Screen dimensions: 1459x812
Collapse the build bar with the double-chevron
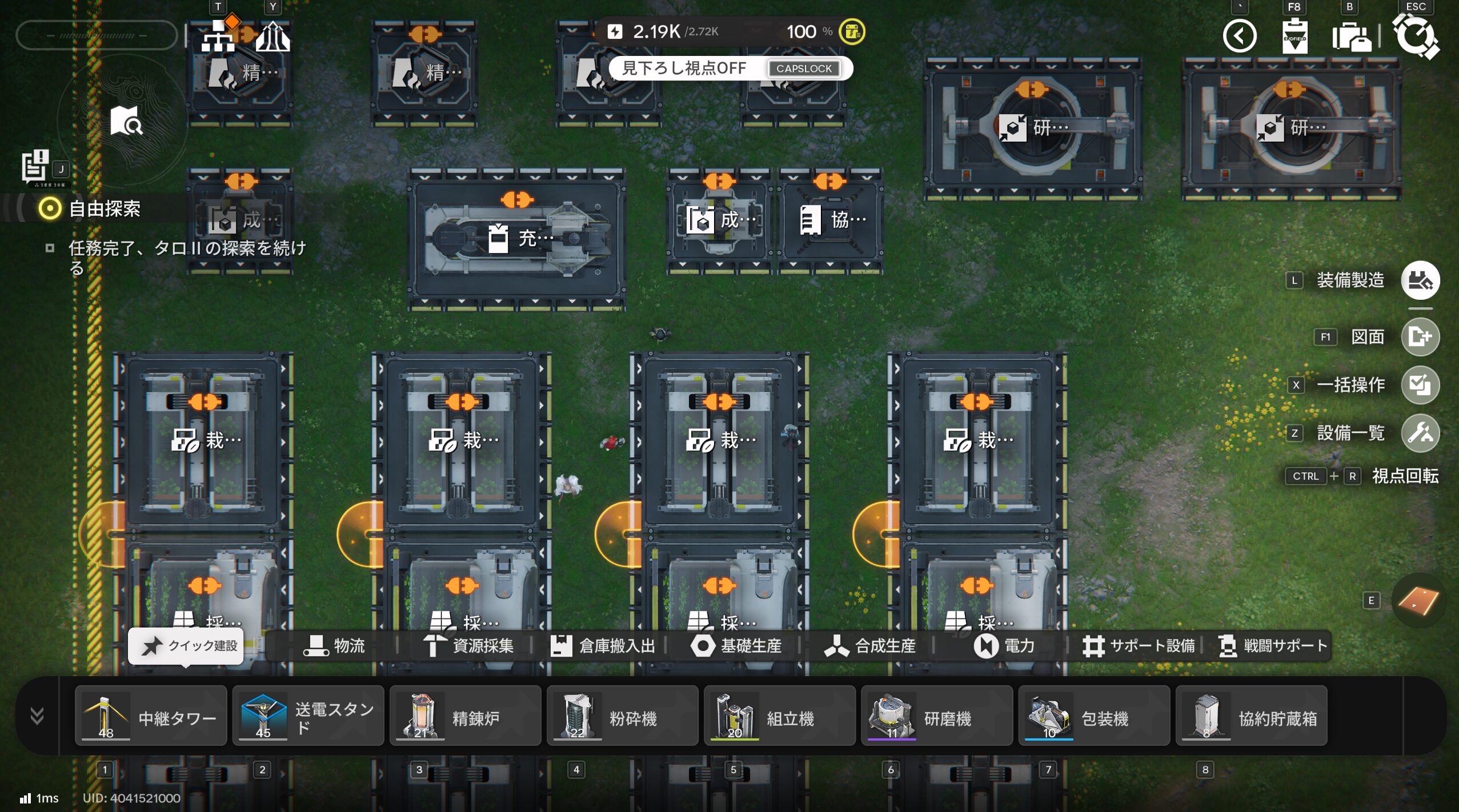[x=37, y=715]
